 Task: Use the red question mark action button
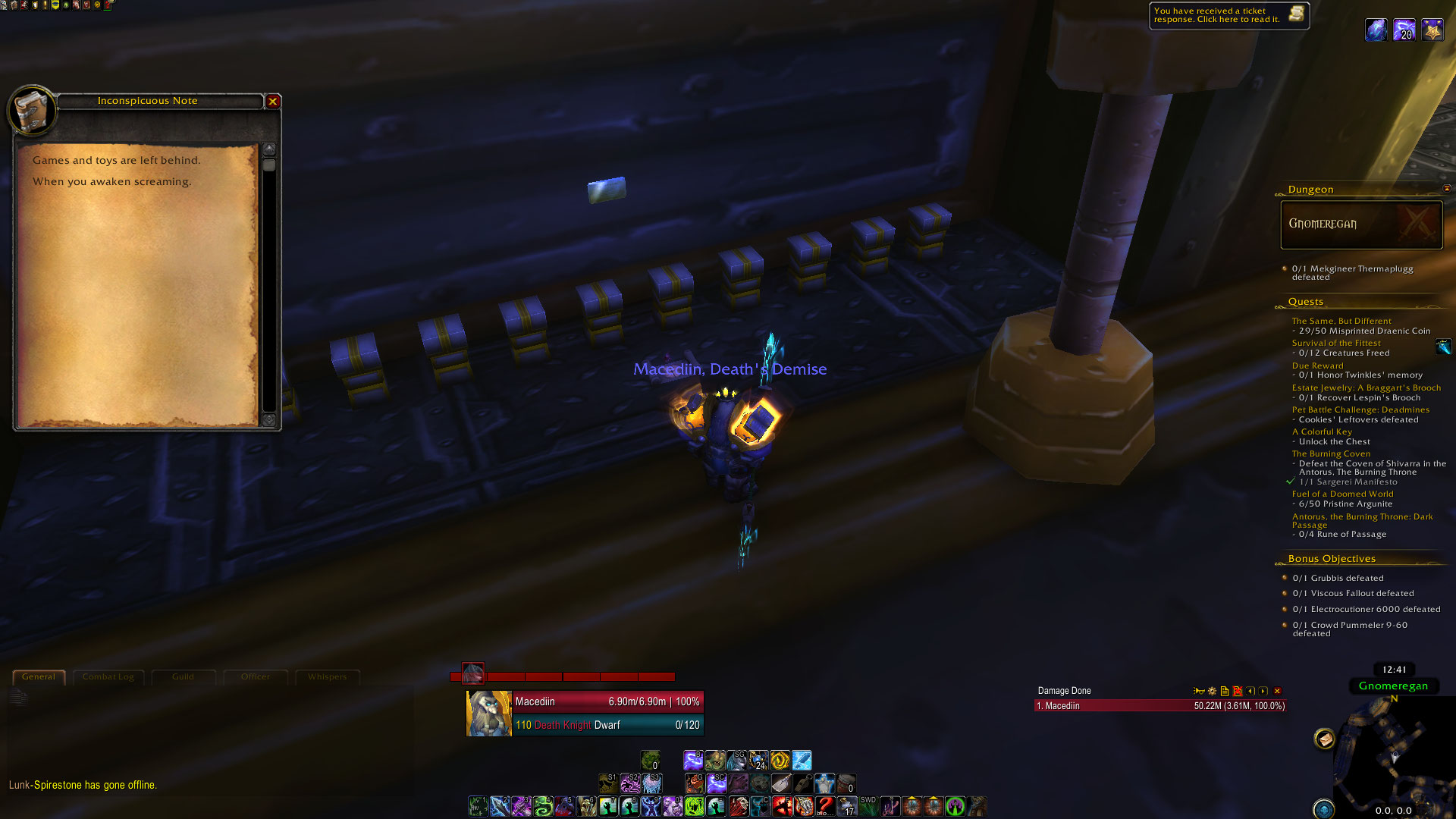(x=825, y=805)
